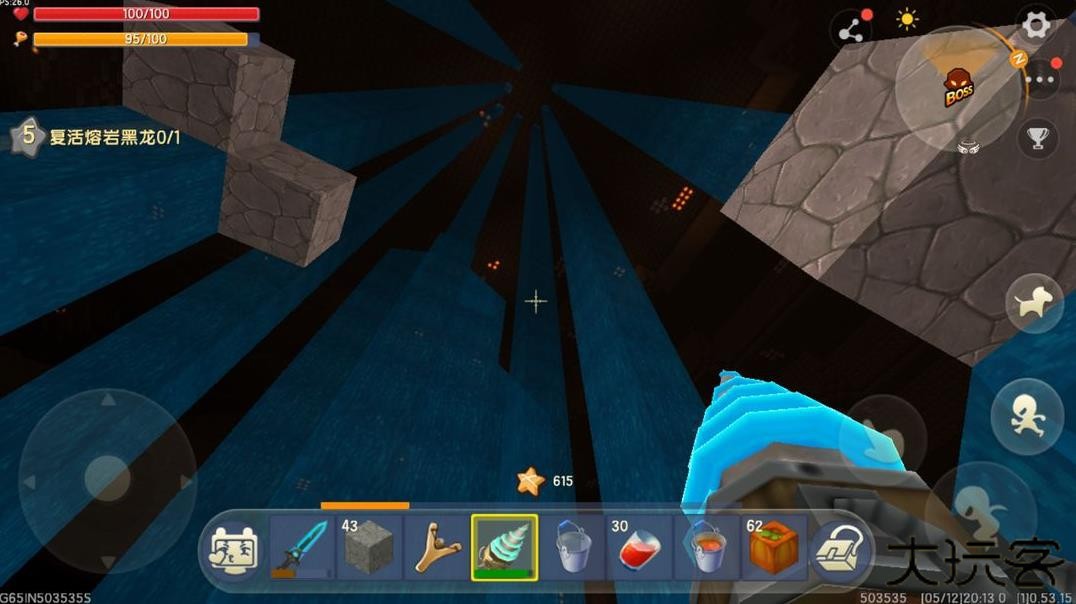The height and width of the screenshot is (604, 1076).
Task: Choose the lava-filled bucket slot
Action: point(708,547)
